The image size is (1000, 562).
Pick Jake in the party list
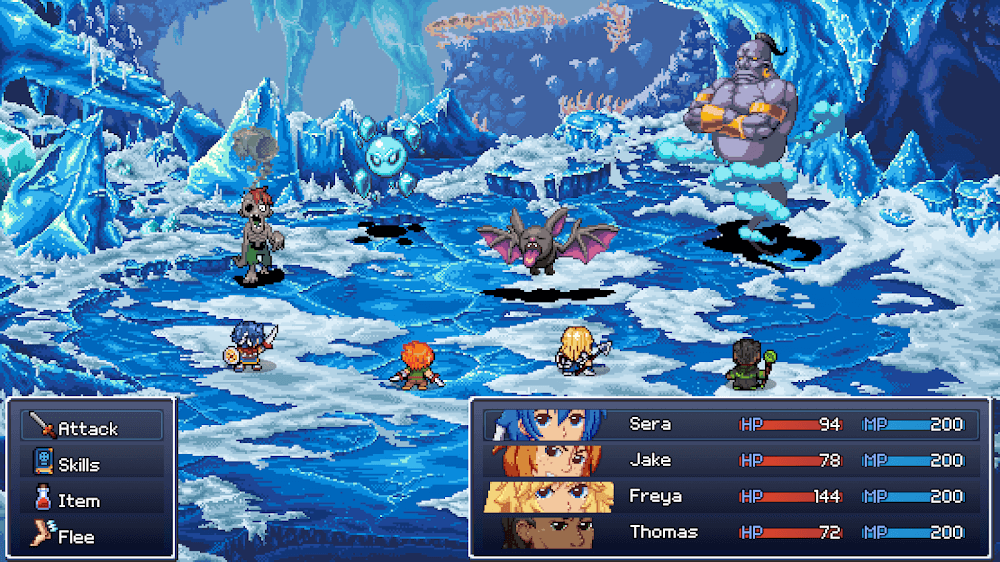tap(728, 460)
